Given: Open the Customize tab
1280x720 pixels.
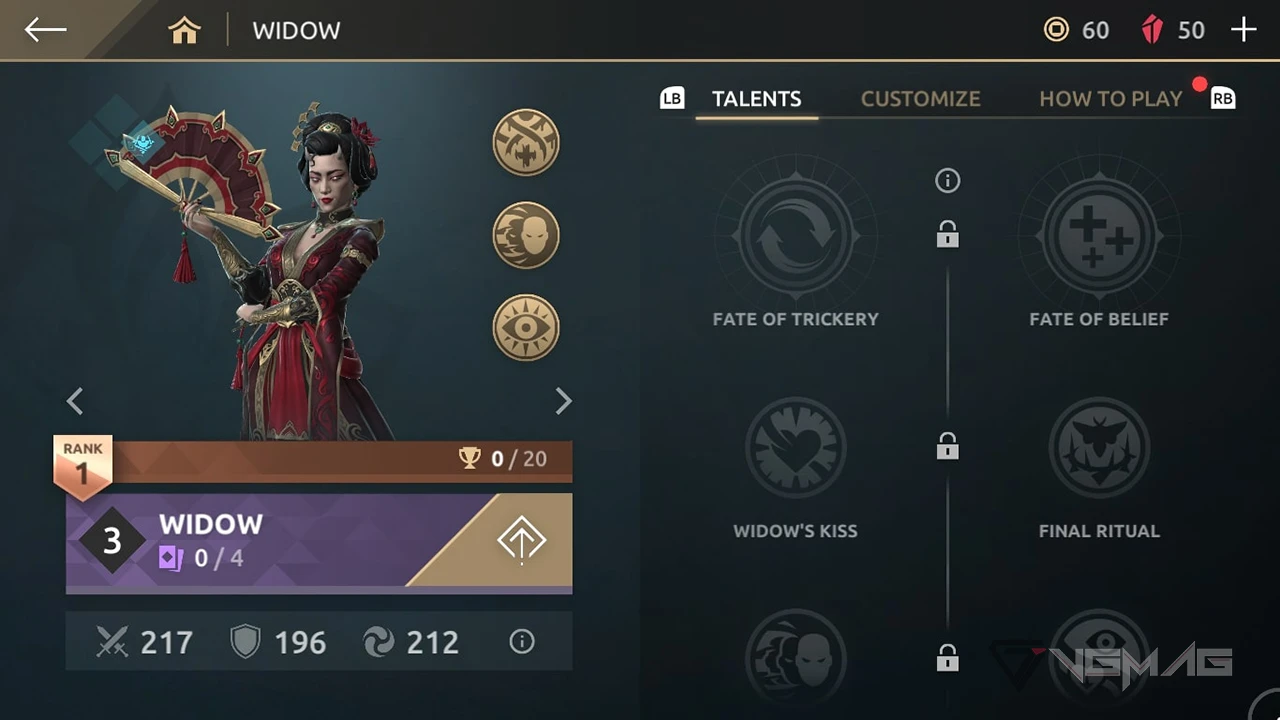Looking at the screenshot, I should pyautogui.click(x=920, y=99).
